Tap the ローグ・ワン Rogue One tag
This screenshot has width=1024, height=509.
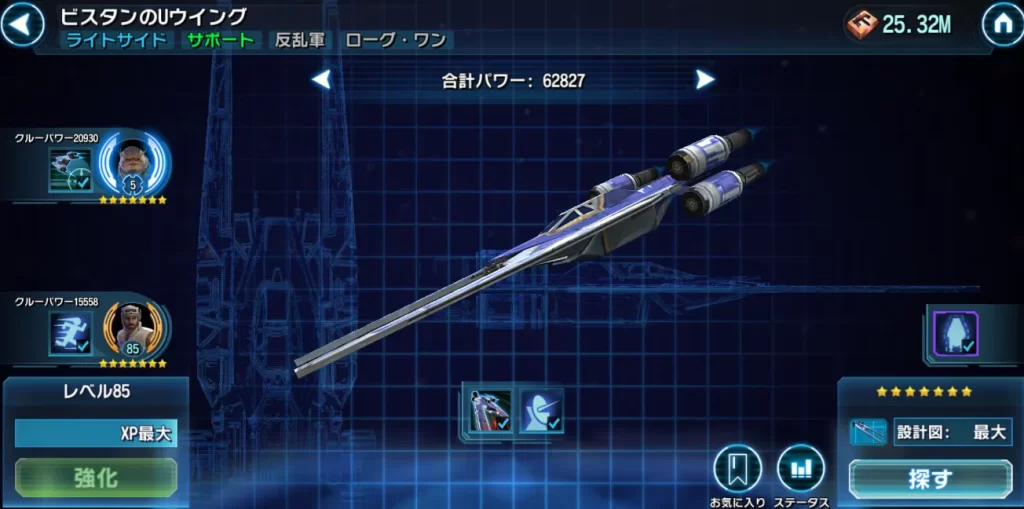(x=396, y=41)
